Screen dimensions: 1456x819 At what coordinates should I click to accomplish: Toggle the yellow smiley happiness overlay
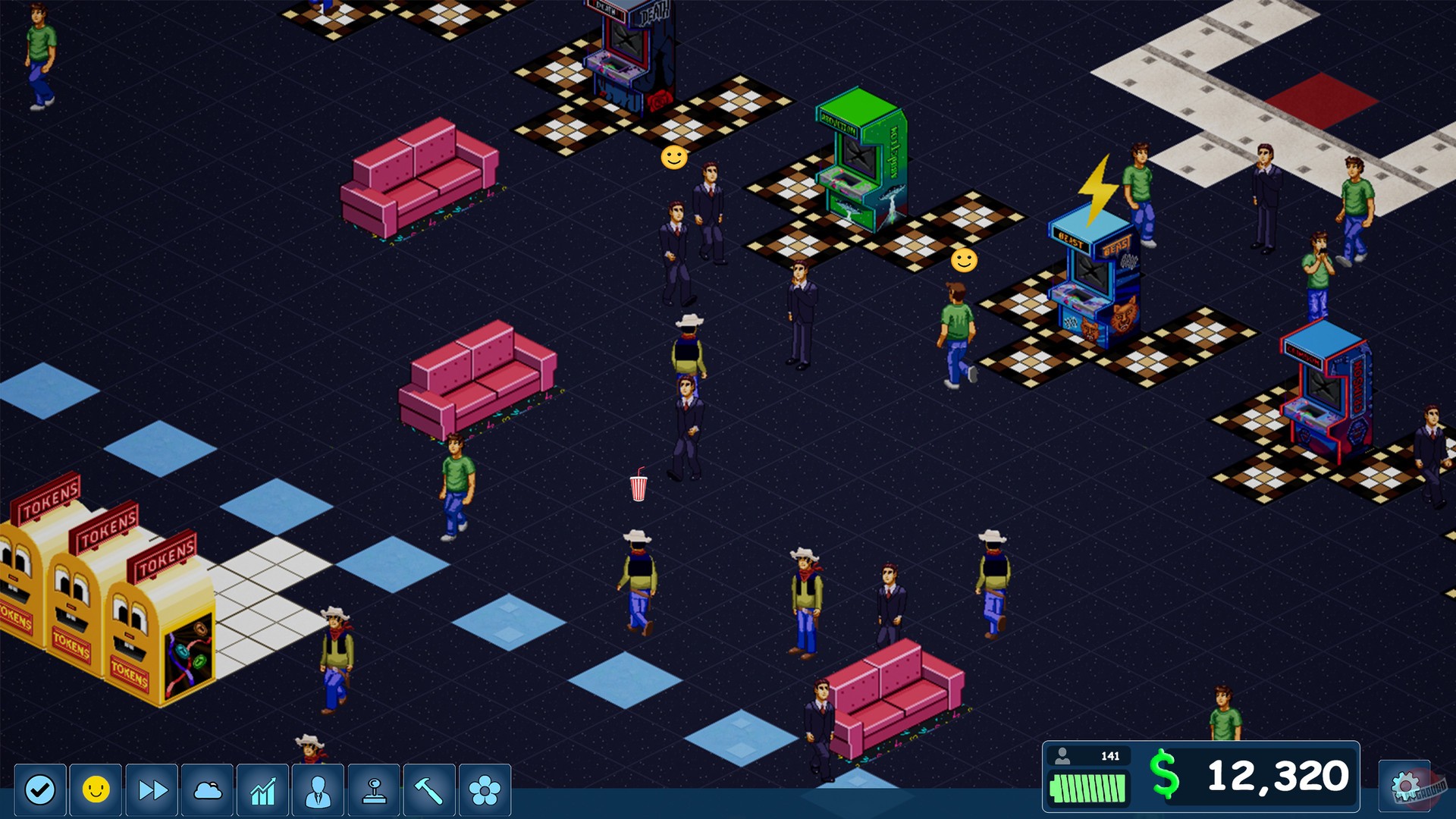(95, 791)
